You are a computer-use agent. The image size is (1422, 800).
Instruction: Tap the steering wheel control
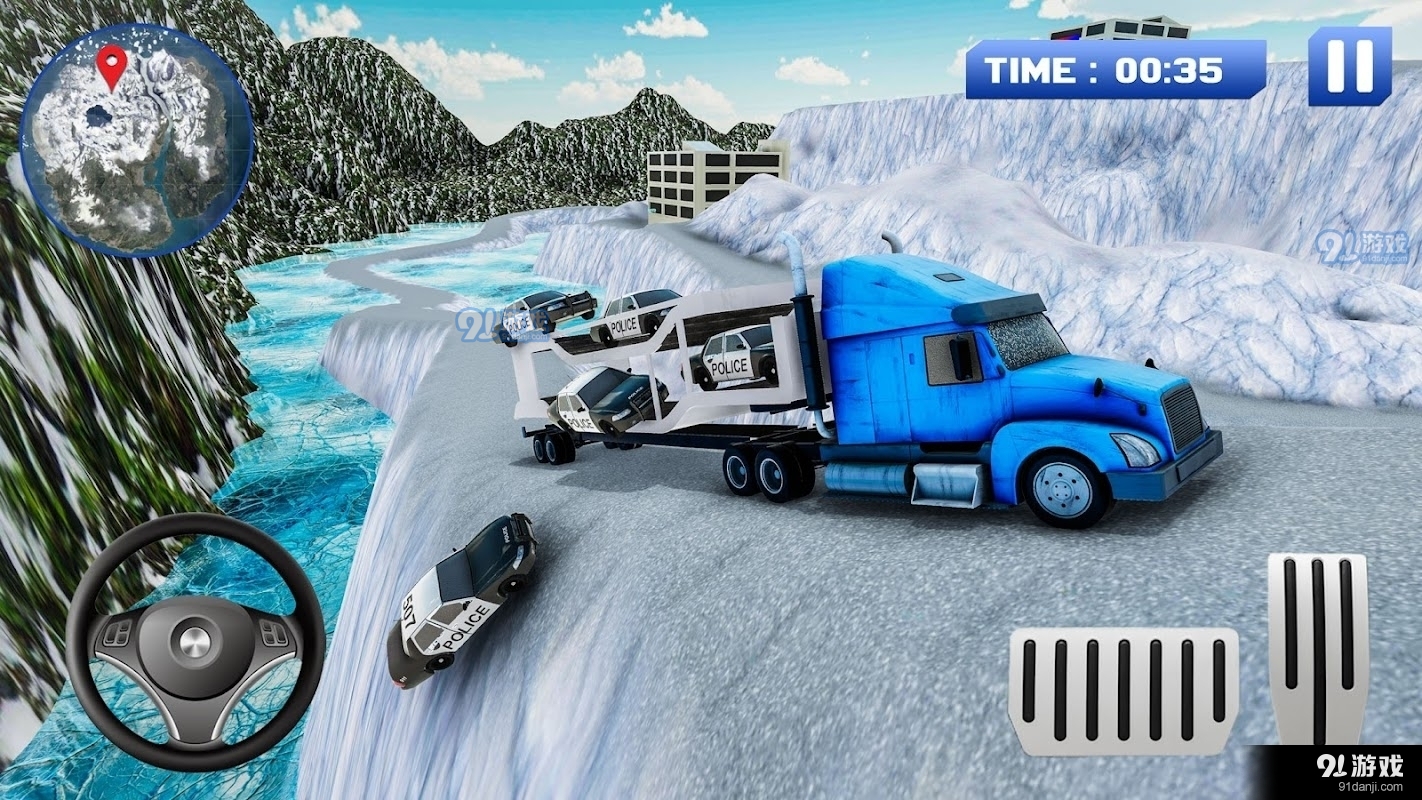pyautogui.click(x=195, y=642)
